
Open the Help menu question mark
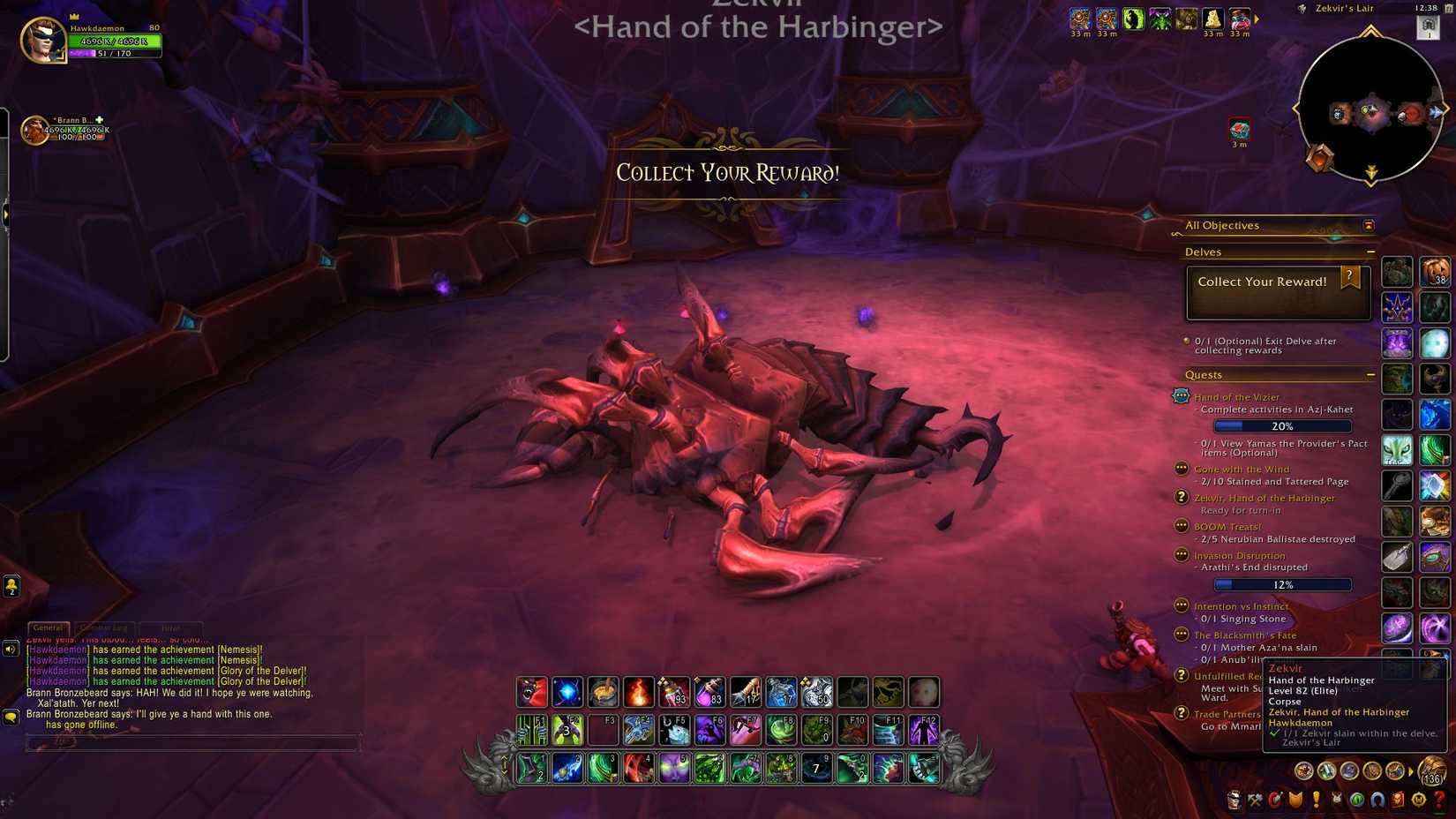(1440, 800)
